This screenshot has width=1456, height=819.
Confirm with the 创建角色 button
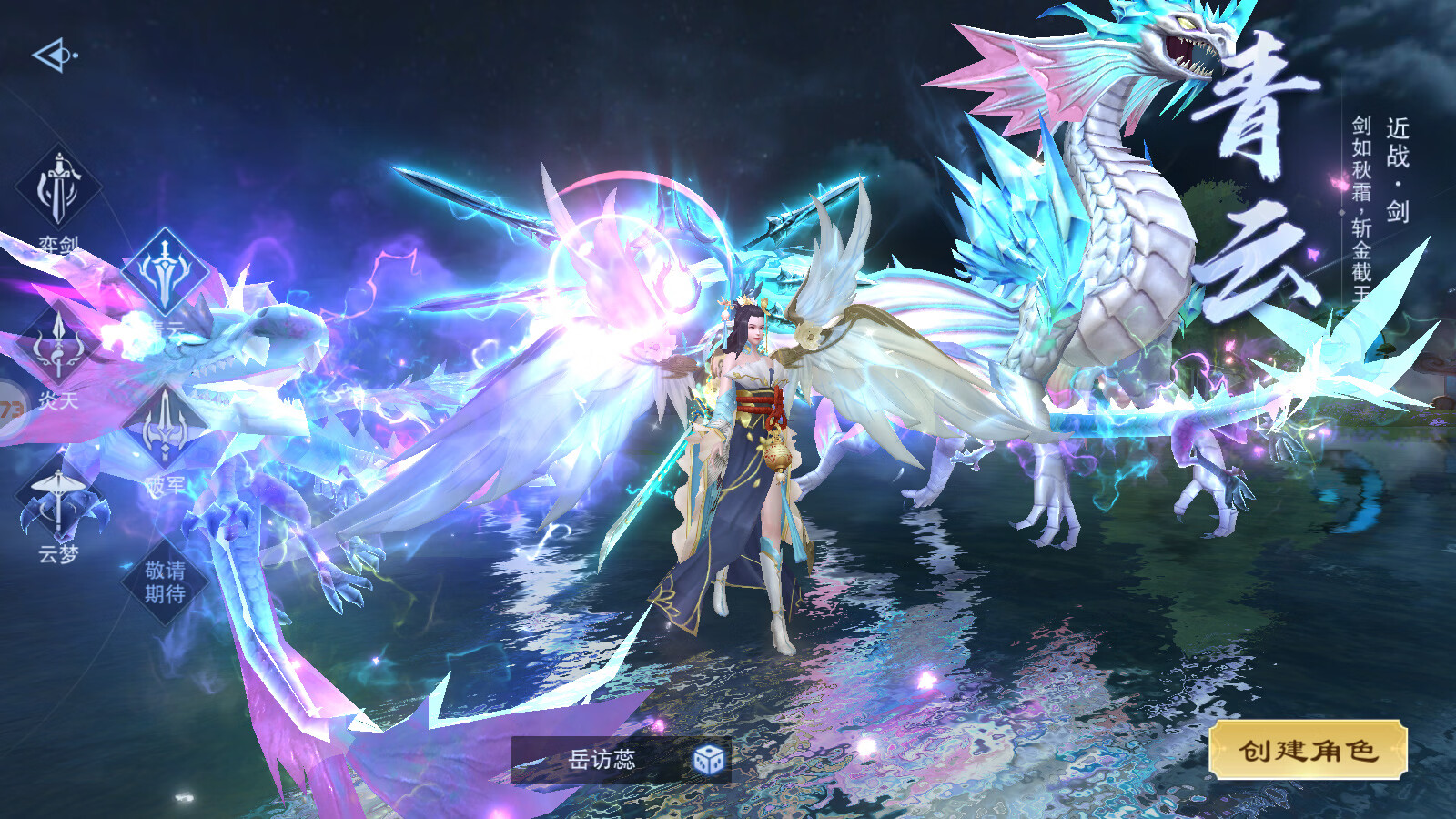coord(1308,750)
